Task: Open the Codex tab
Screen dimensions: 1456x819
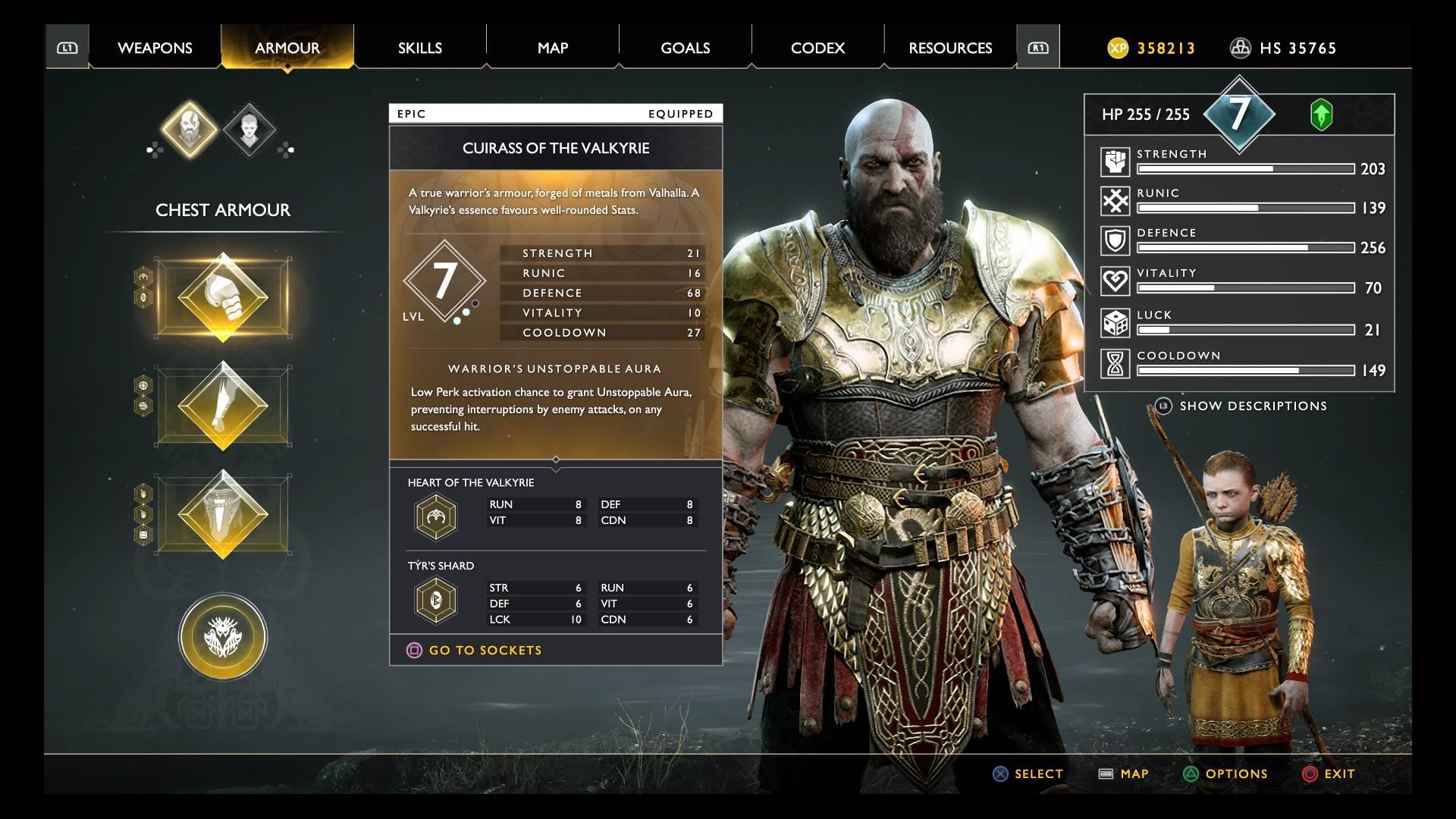Action: (x=817, y=47)
